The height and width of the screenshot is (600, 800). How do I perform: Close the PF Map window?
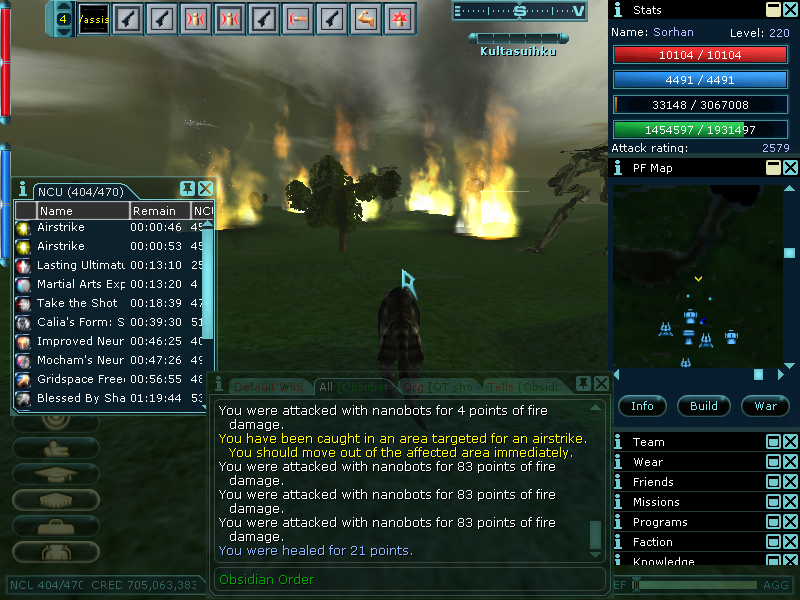pos(790,168)
